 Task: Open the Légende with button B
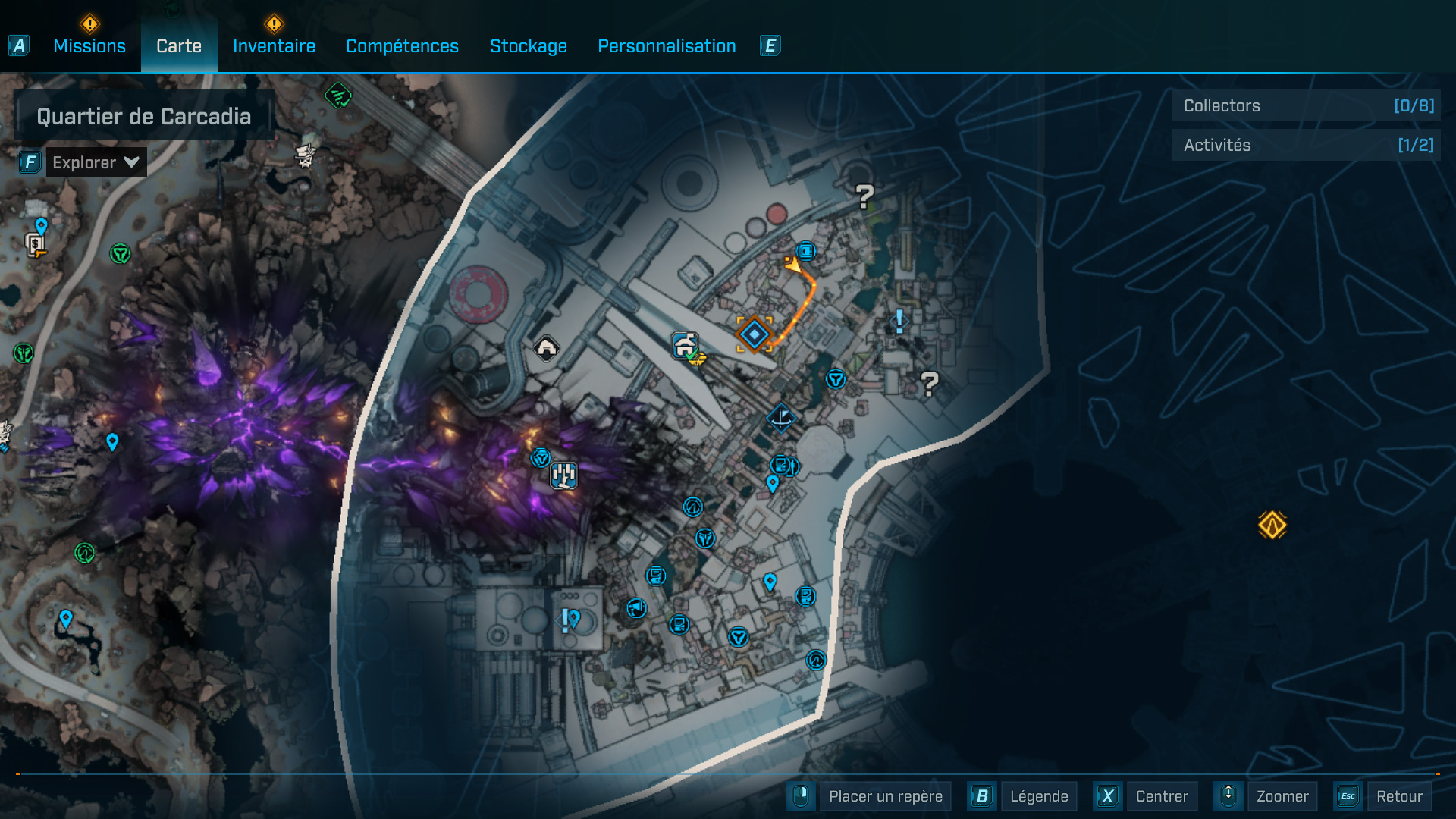[x=1039, y=796]
